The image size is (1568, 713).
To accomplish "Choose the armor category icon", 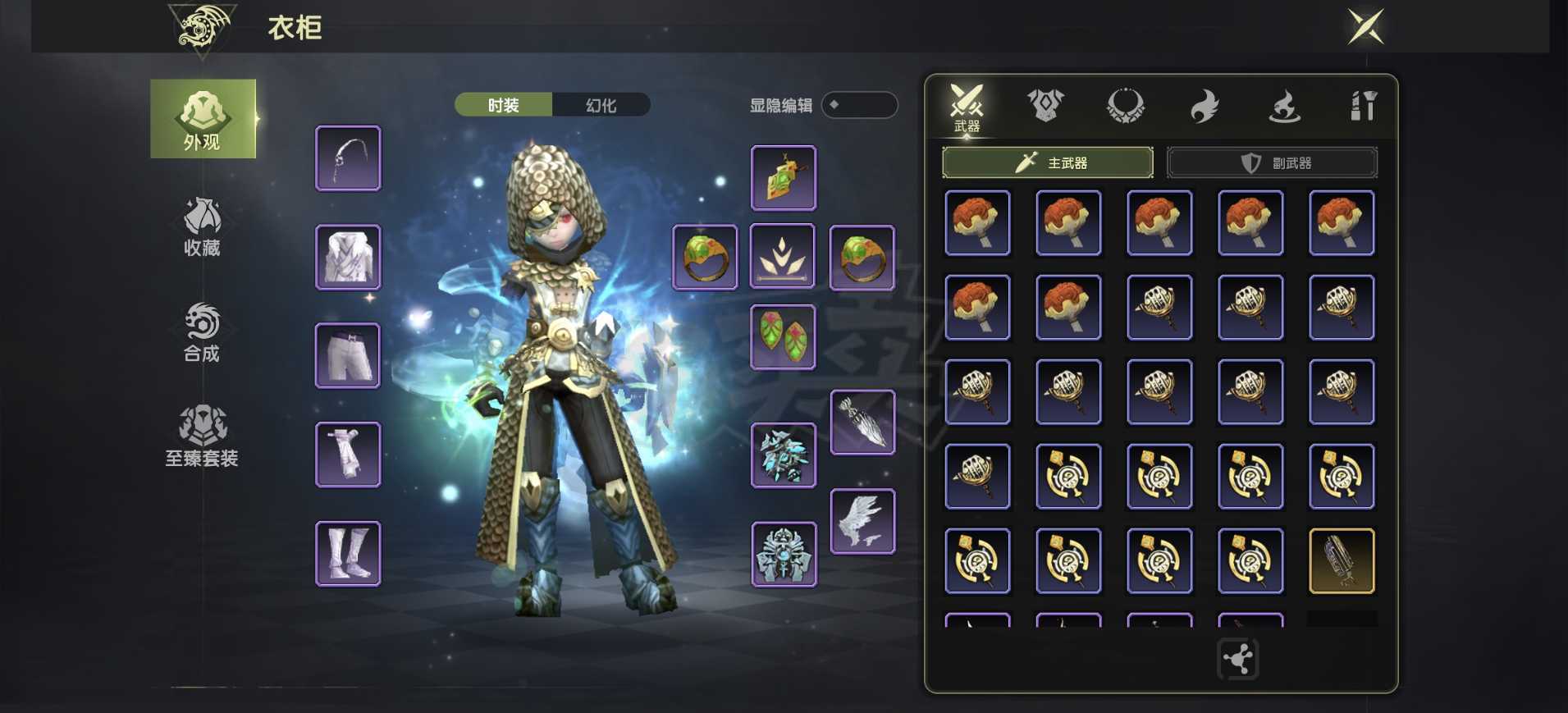I will tap(1045, 106).
